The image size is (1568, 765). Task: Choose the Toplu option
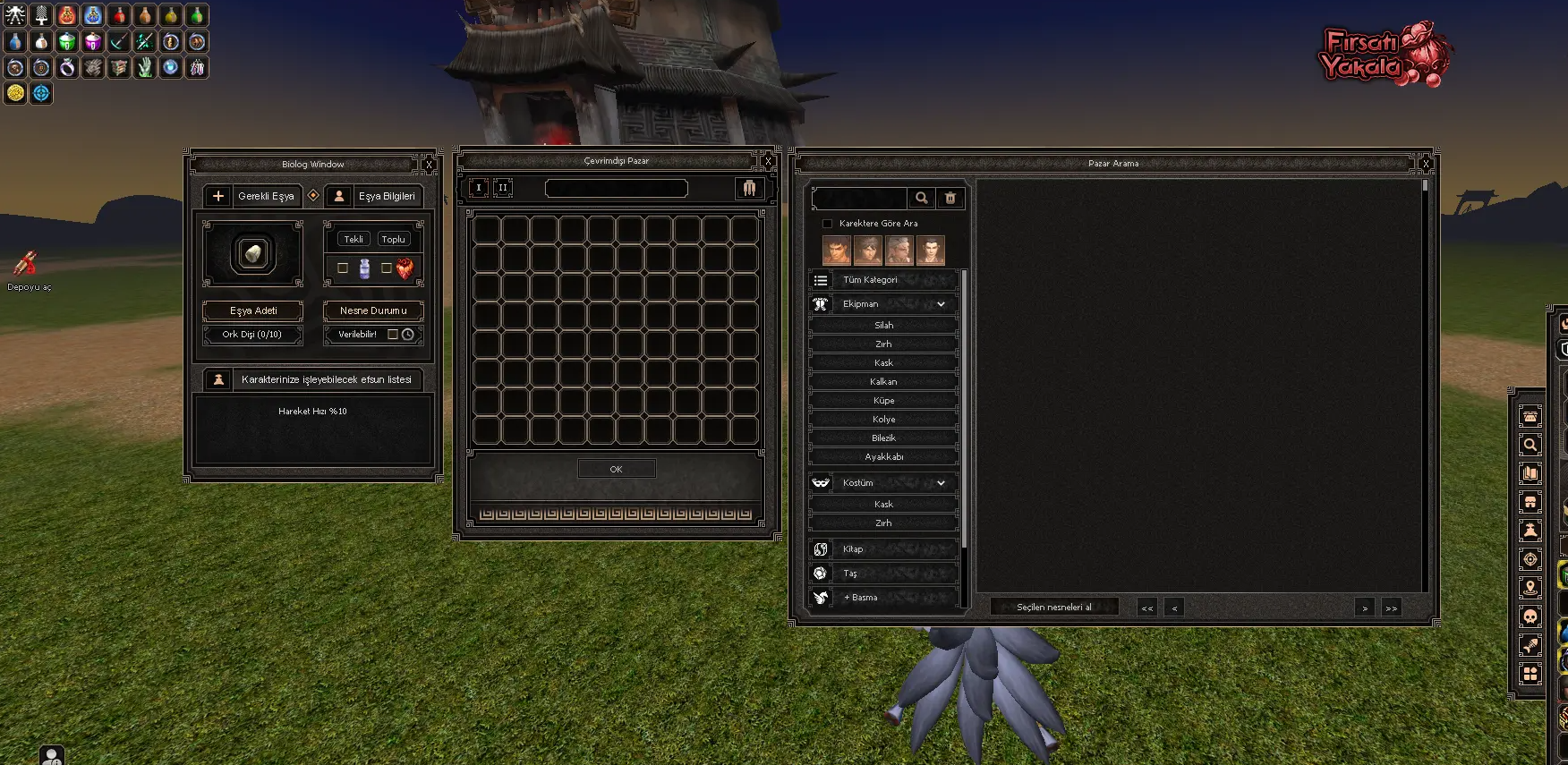(393, 239)
